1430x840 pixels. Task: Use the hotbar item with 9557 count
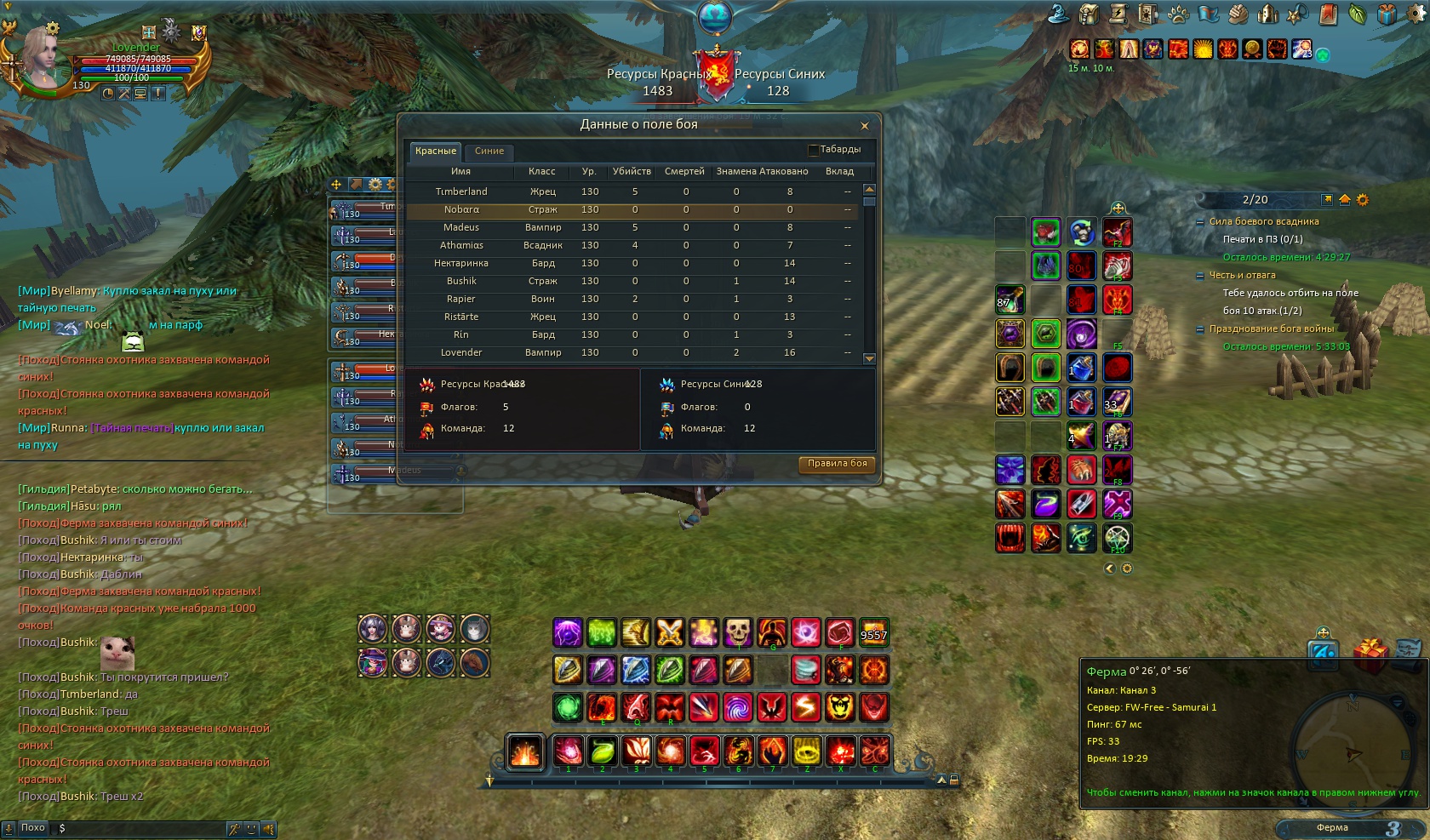pos(873,632)
